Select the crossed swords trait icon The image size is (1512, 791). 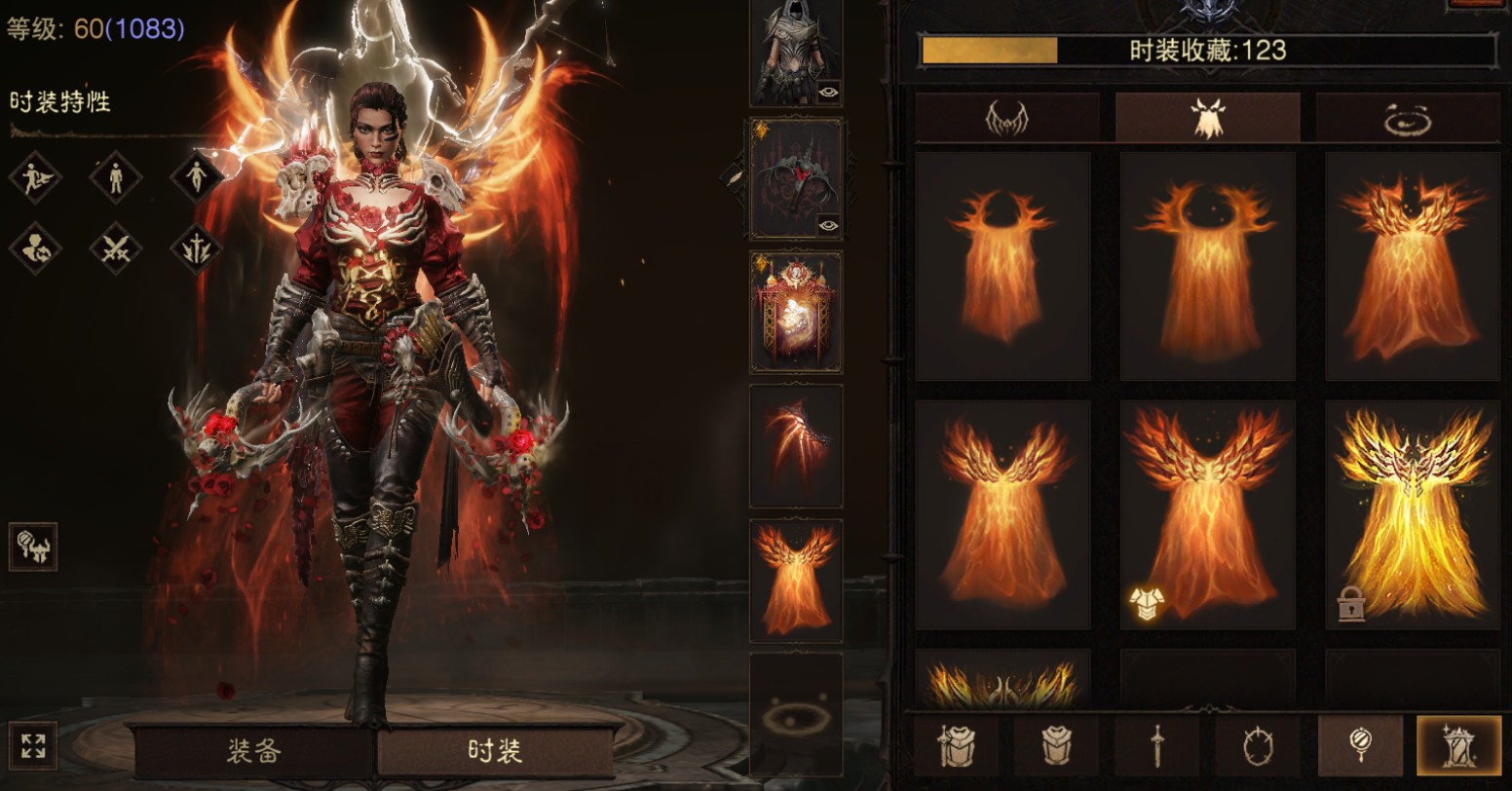115,249
